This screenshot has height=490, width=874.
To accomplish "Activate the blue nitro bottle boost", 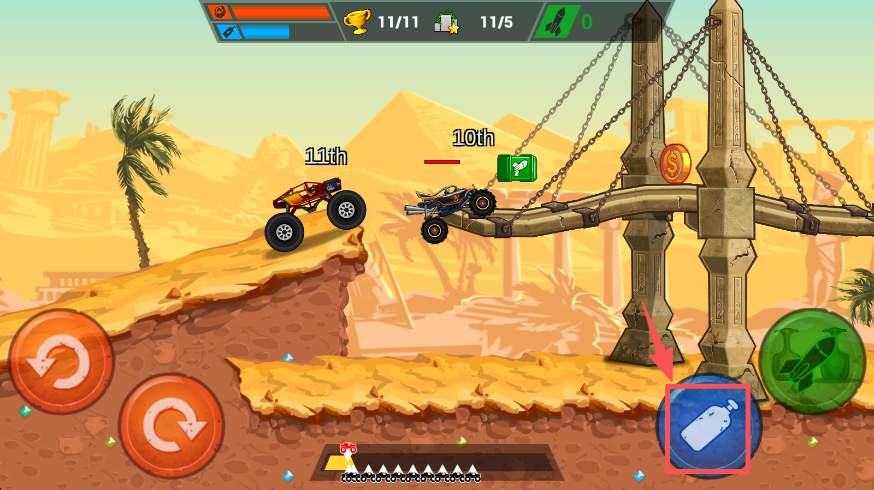I will 708,426.
